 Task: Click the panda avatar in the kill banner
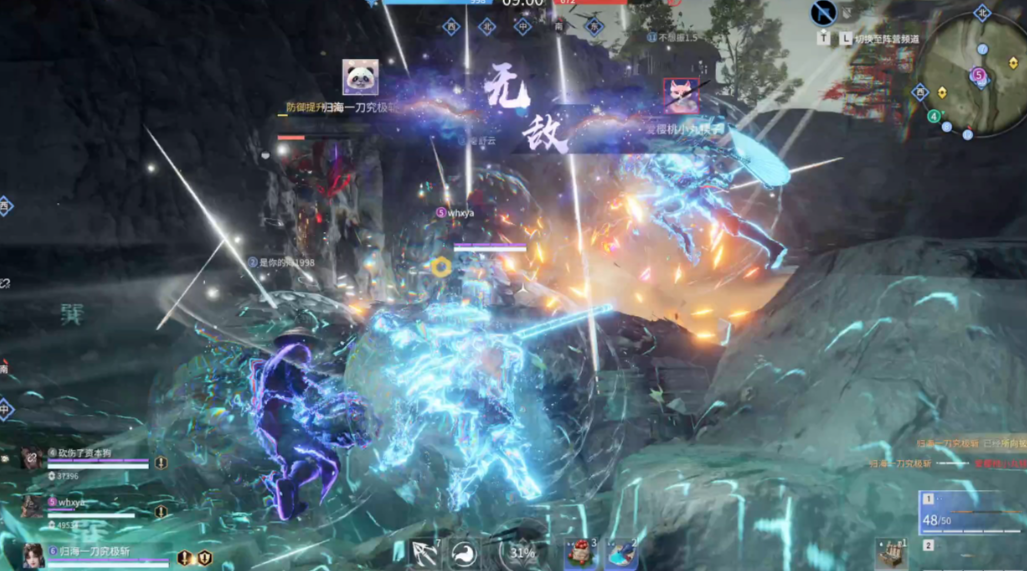click(x=360, y=78)
